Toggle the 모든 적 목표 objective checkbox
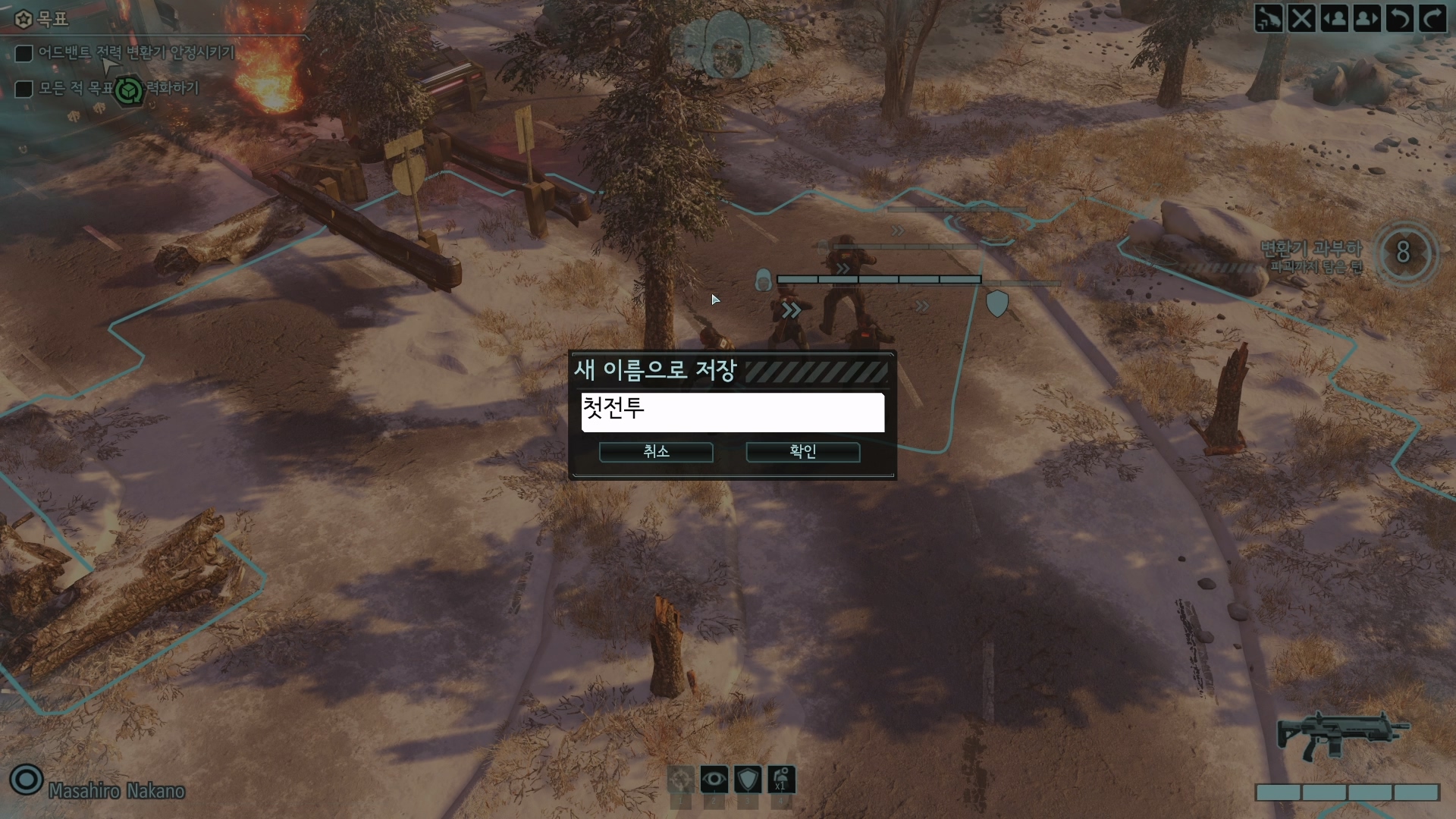 click(24, 89)
